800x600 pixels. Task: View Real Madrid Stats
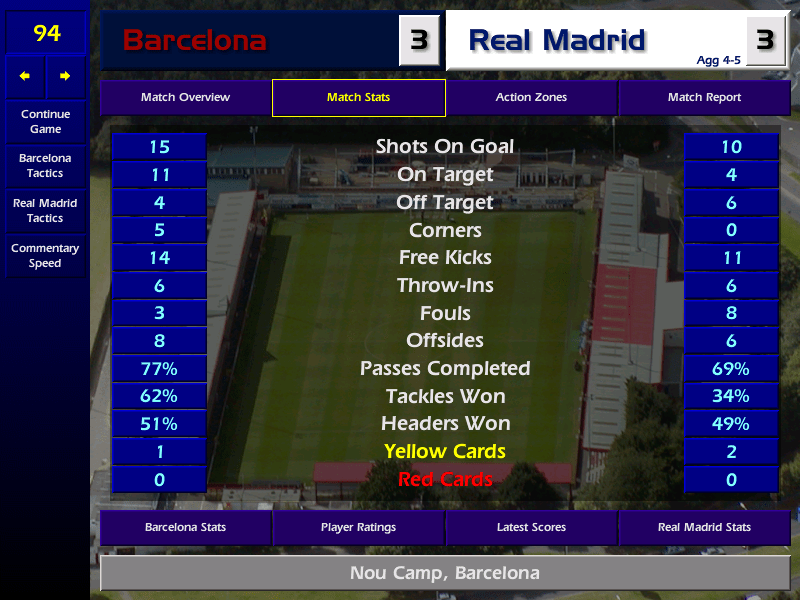click(x=704, y=527)
